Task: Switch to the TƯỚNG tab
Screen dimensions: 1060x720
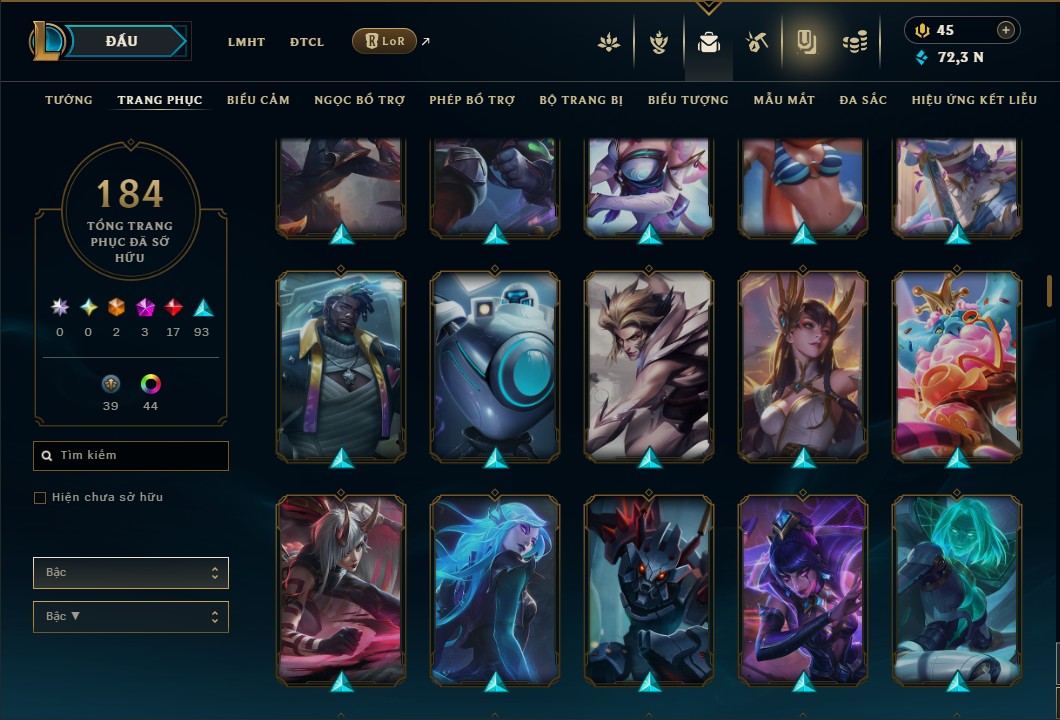Action: pos(69,100)
